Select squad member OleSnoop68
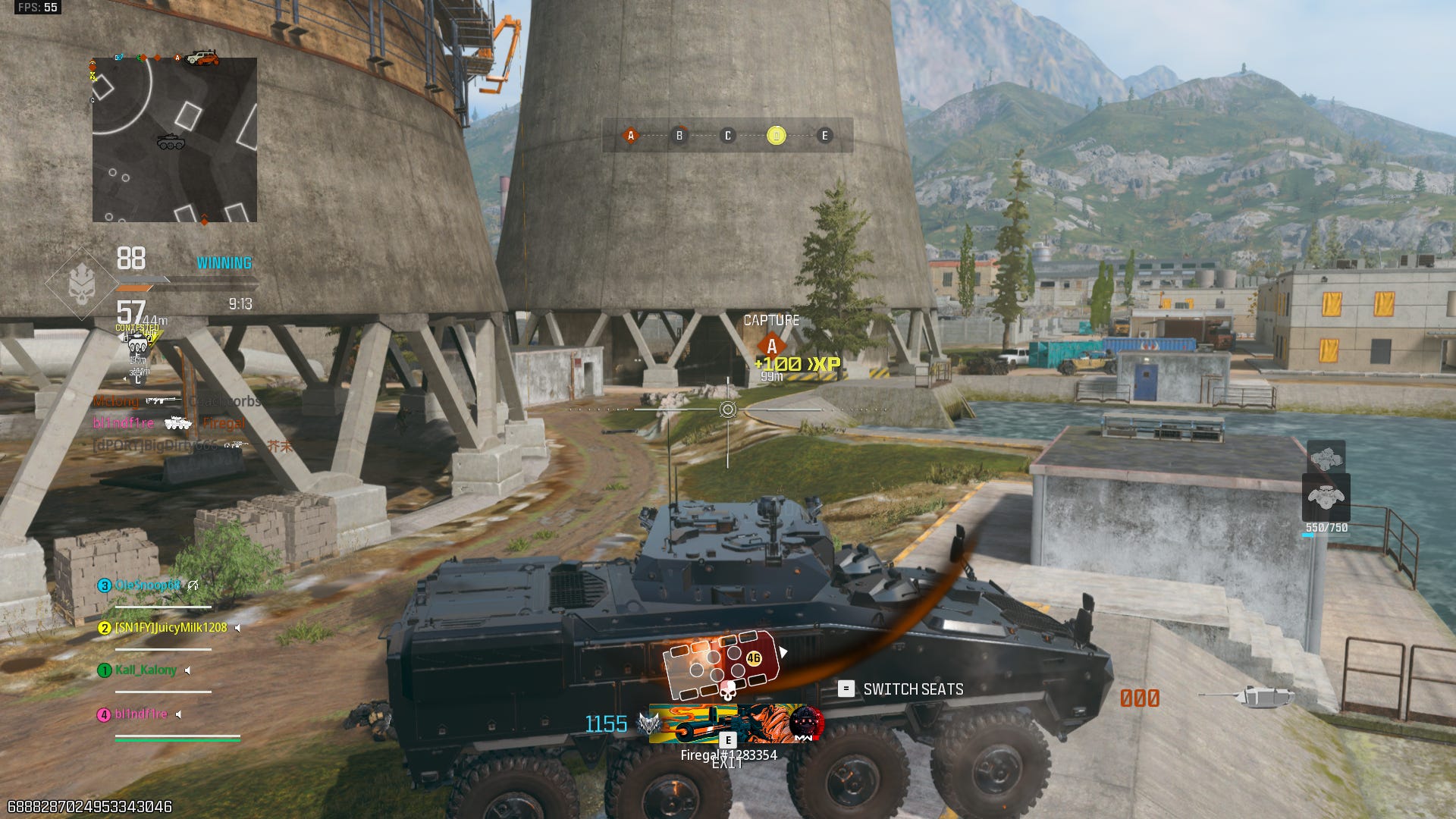Screen dimensions: 1456x819 pos(147,585)
